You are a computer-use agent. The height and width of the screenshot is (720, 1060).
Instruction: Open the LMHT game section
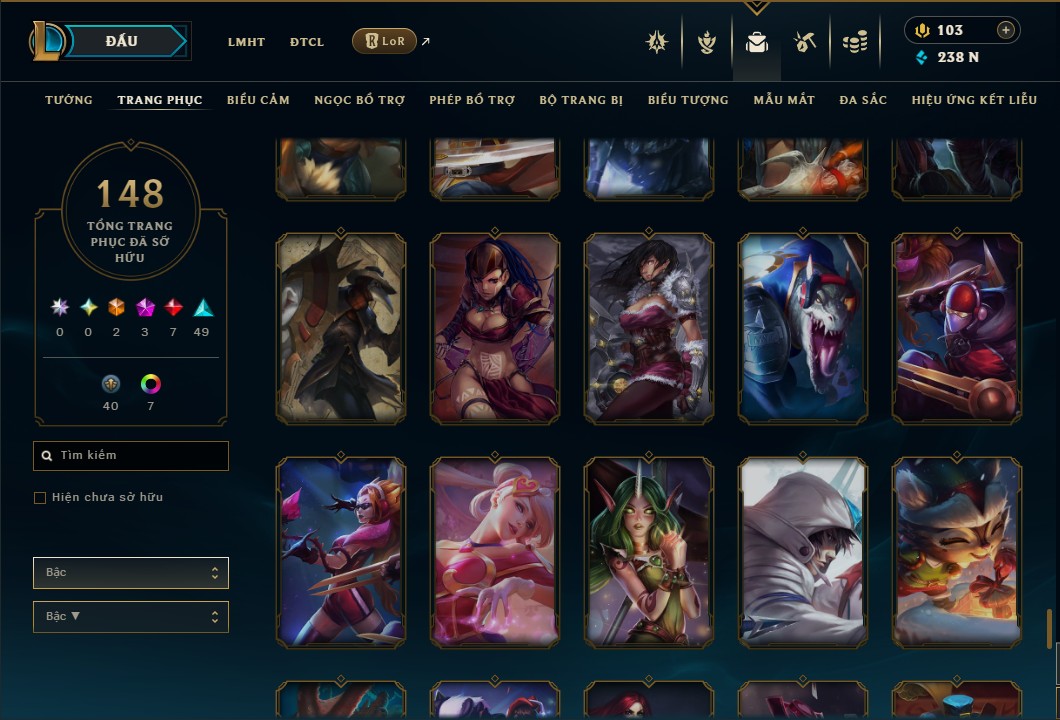pos(246,42)
